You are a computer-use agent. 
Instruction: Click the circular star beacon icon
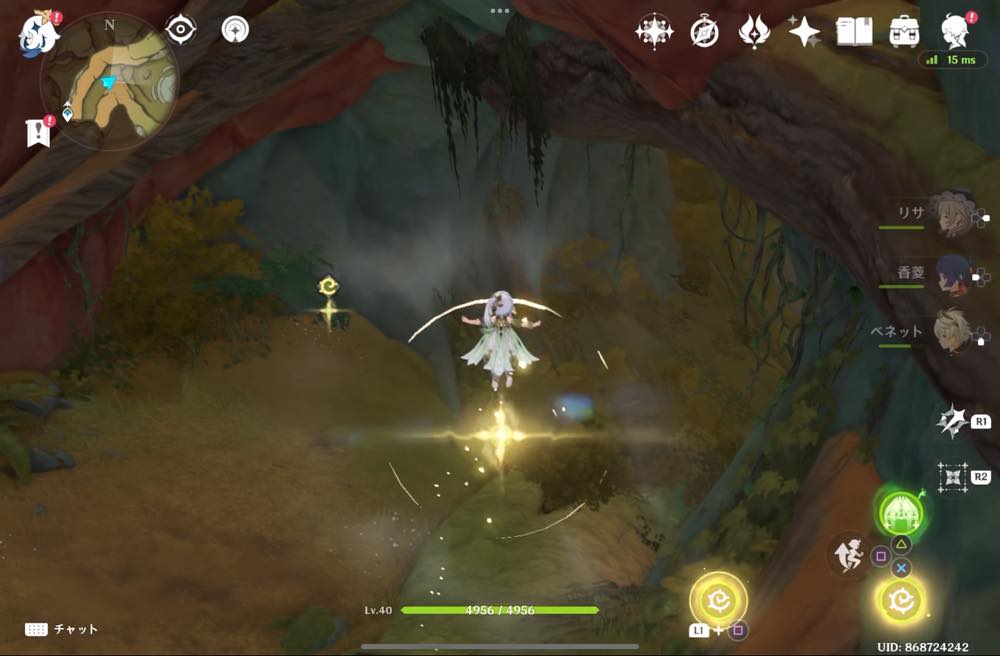pos(235,29)
